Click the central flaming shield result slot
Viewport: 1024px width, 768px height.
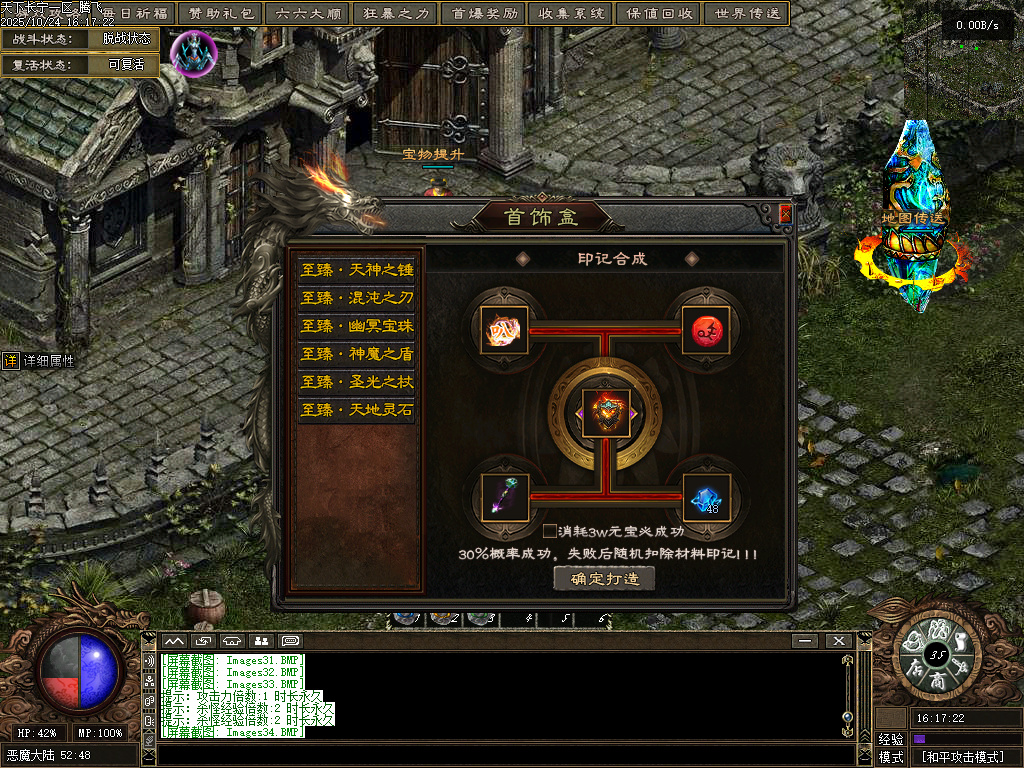pyautogui.click(x=606, y=414)
